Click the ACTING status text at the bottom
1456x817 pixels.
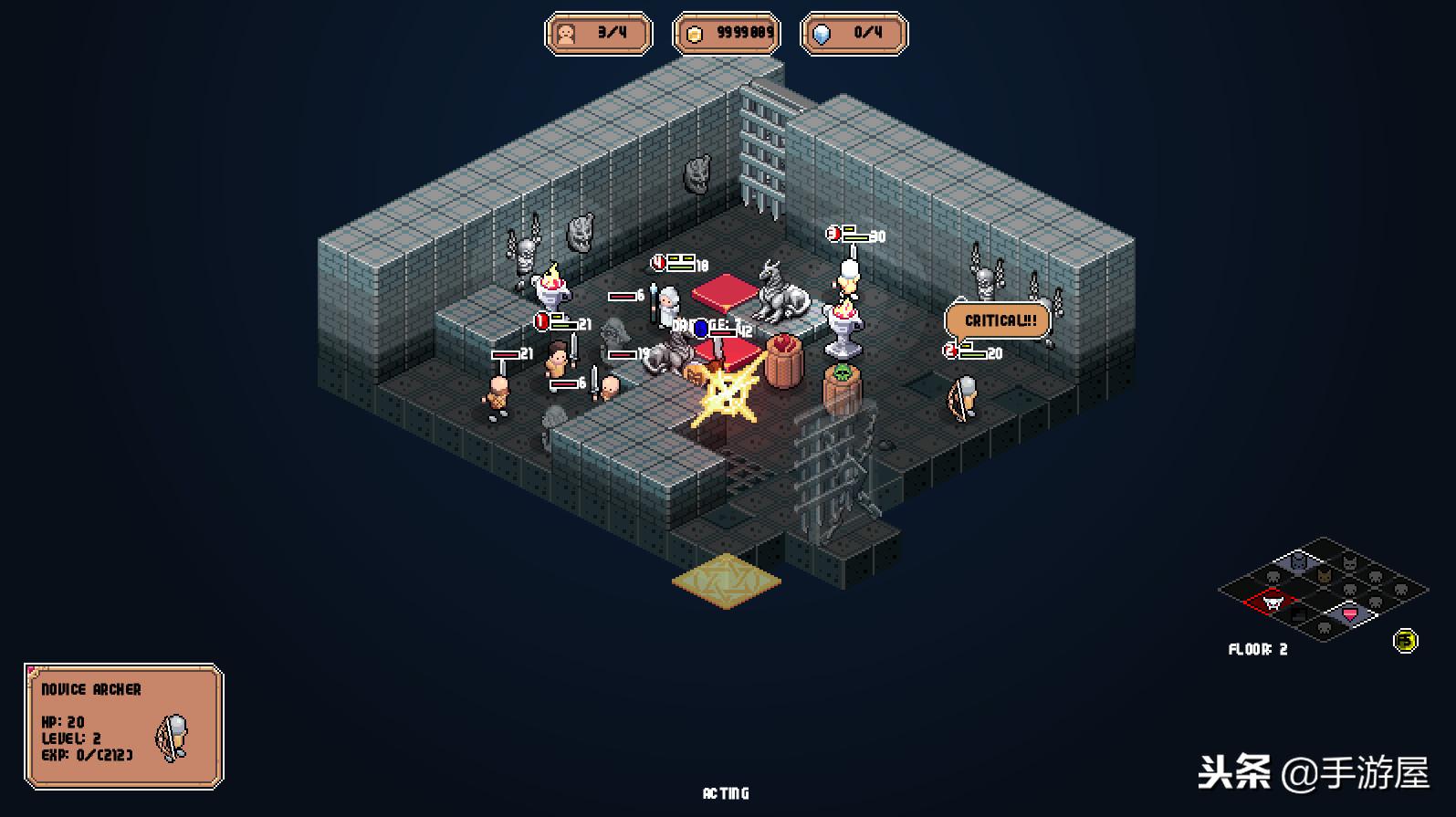coord(727,793)
